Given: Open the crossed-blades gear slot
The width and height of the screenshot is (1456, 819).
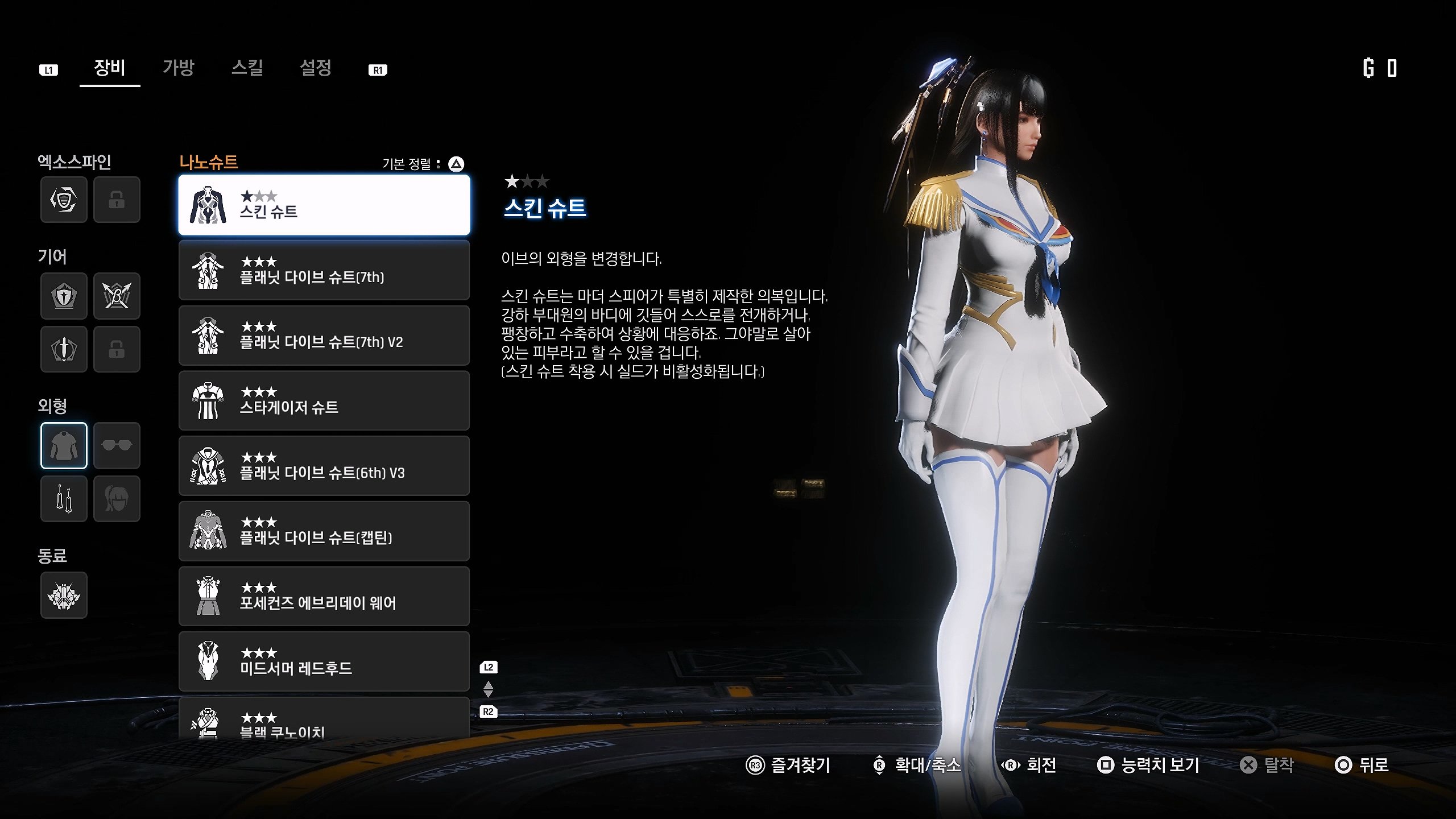Looking at the screenshot, I should [x=117, y=296].
